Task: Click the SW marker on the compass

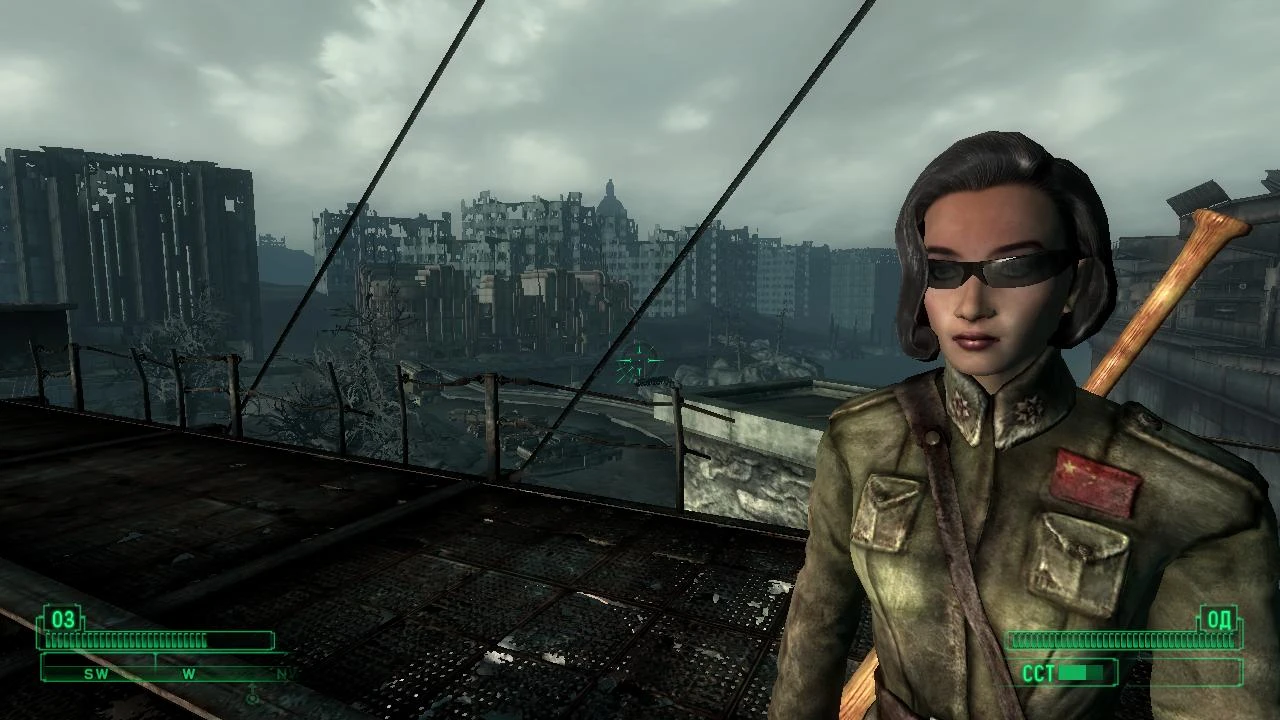Action: (95, 673)
